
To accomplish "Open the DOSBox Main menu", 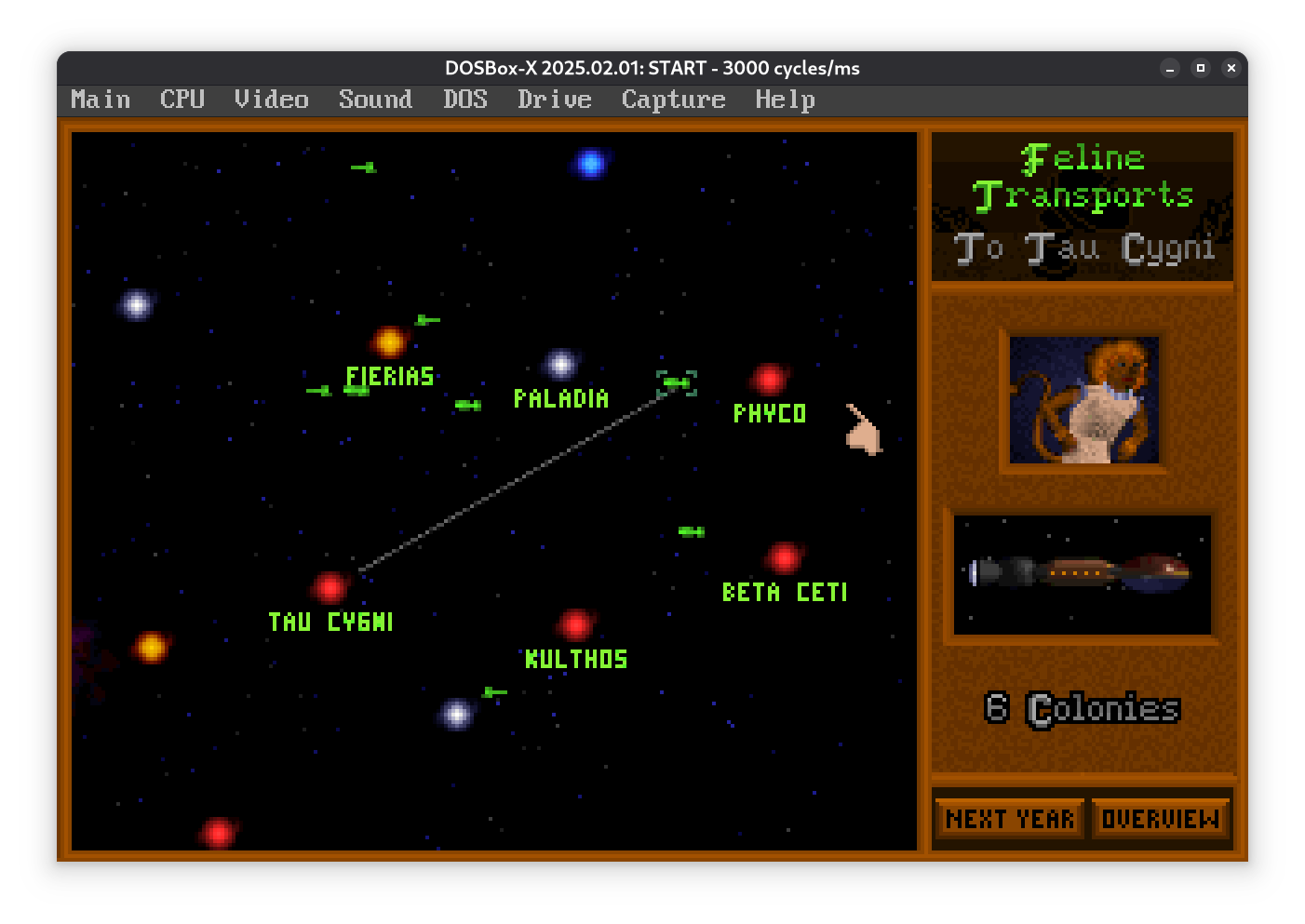I will click(101, 100).
